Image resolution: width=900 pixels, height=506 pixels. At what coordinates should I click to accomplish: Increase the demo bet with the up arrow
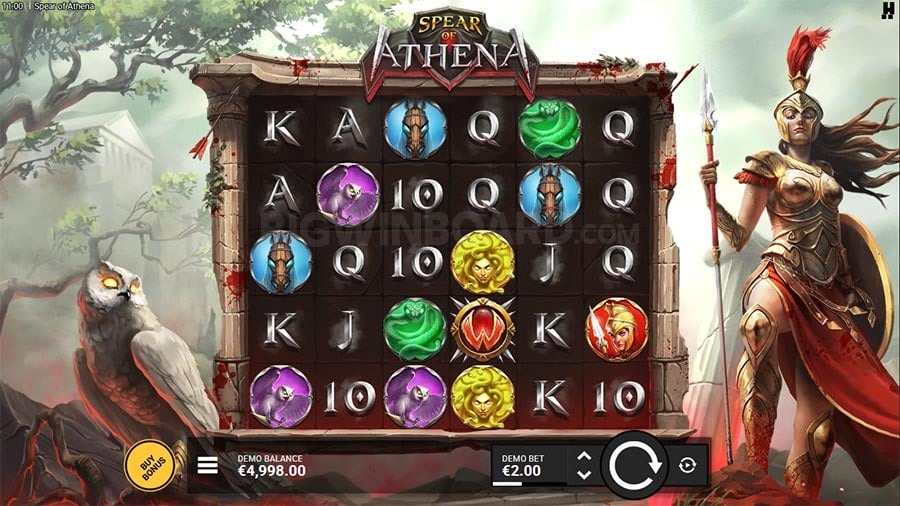(585, 457)
